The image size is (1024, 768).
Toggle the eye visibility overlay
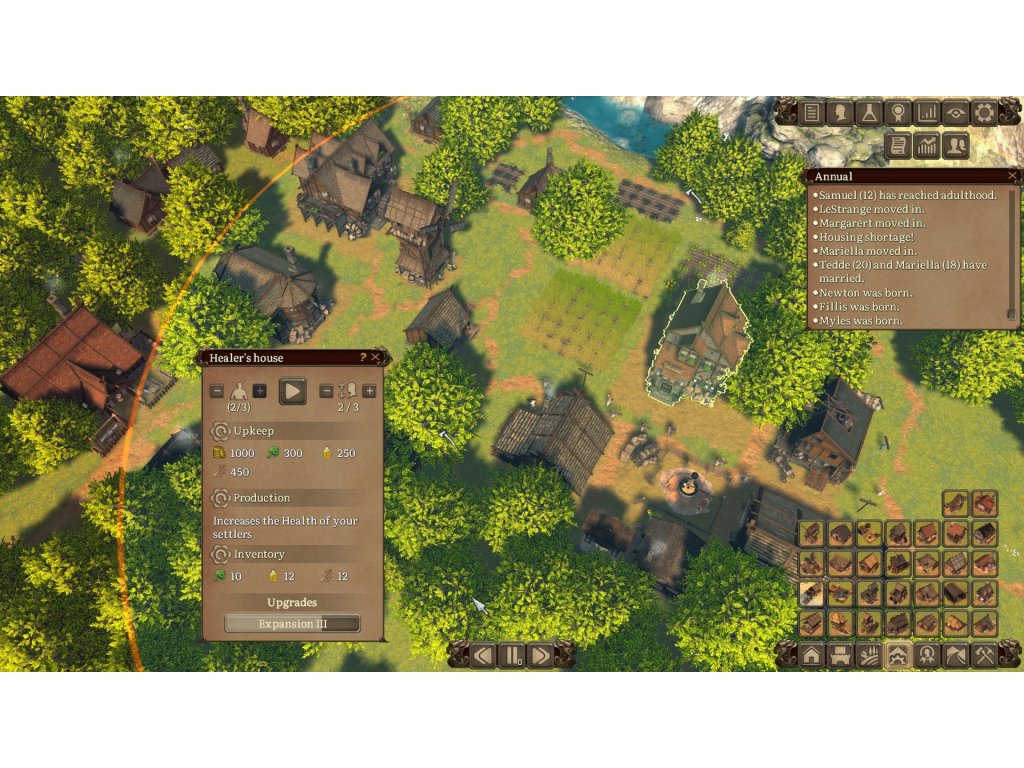(955, 112)
